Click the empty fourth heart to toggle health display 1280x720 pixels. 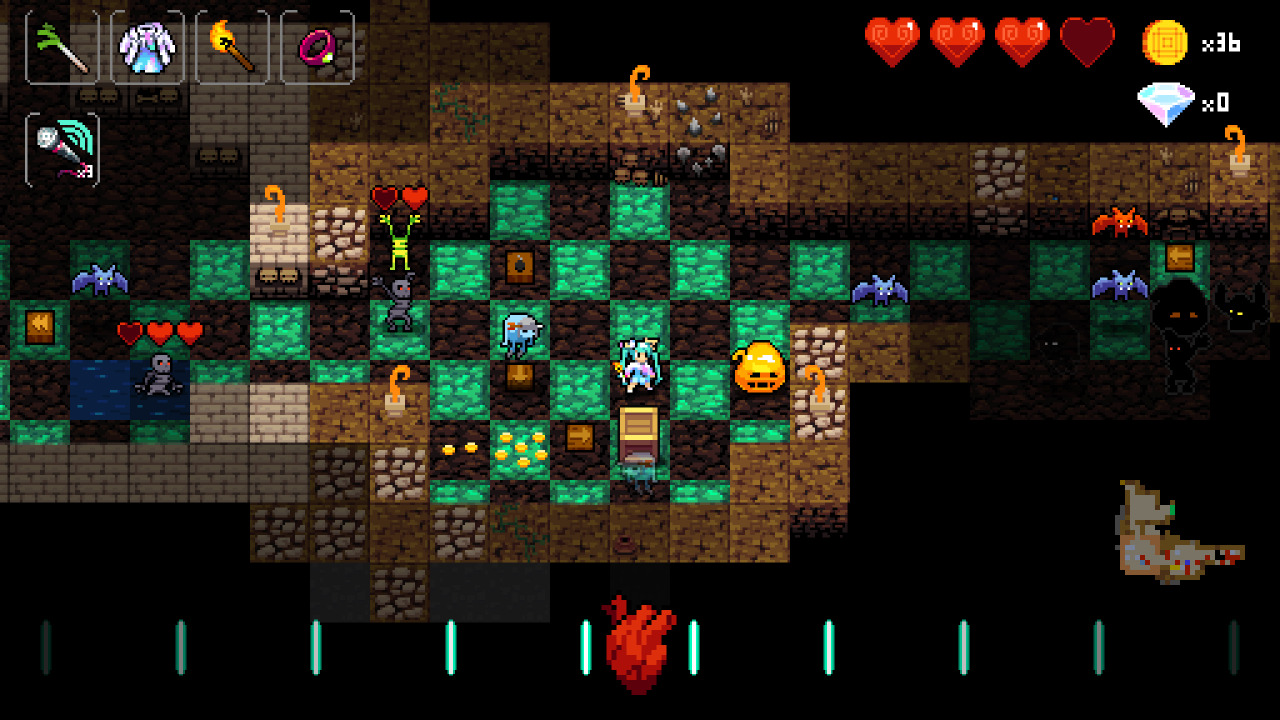coord(1087,37)
